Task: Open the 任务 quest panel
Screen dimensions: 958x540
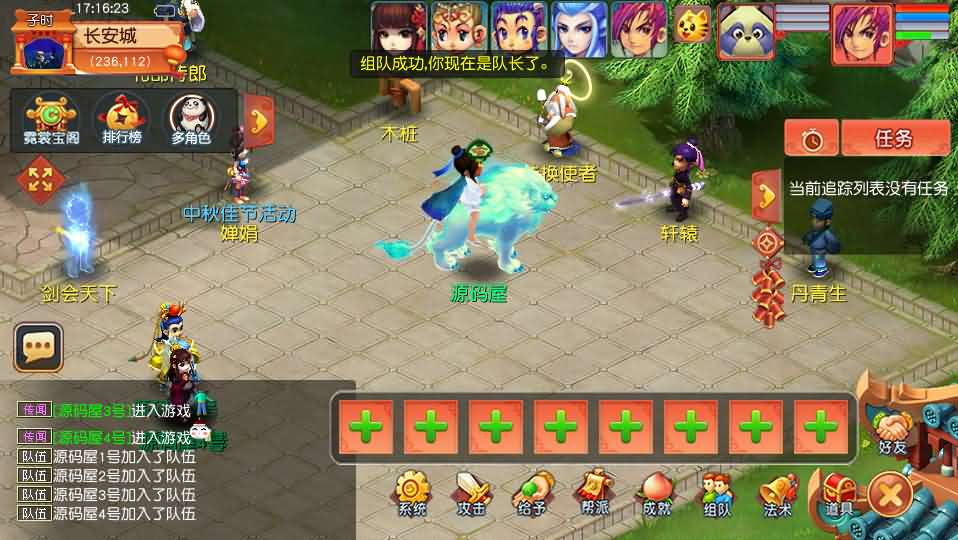Action: point(894,139)
